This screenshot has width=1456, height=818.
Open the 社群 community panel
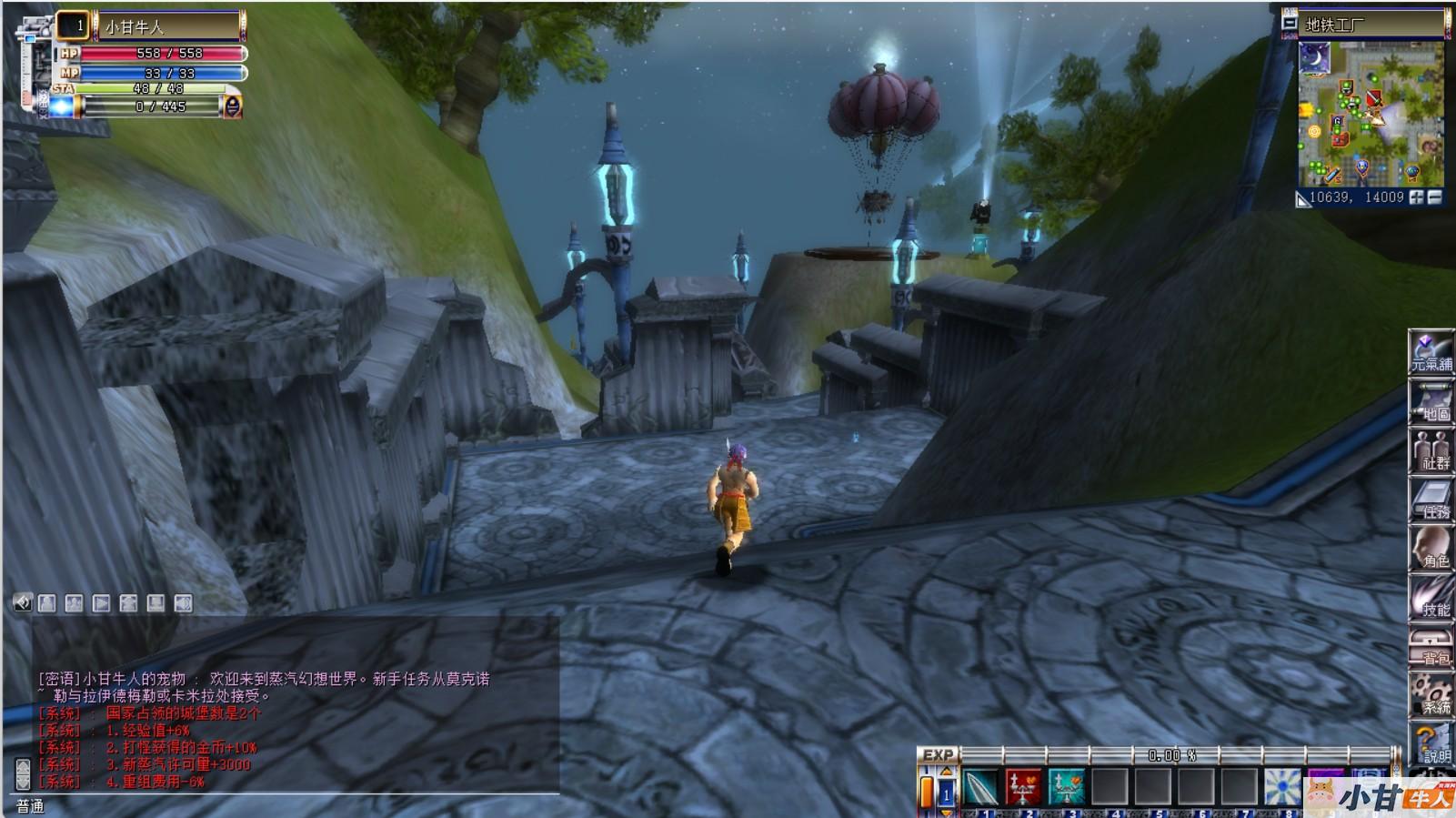click(x=1431, y=450)
